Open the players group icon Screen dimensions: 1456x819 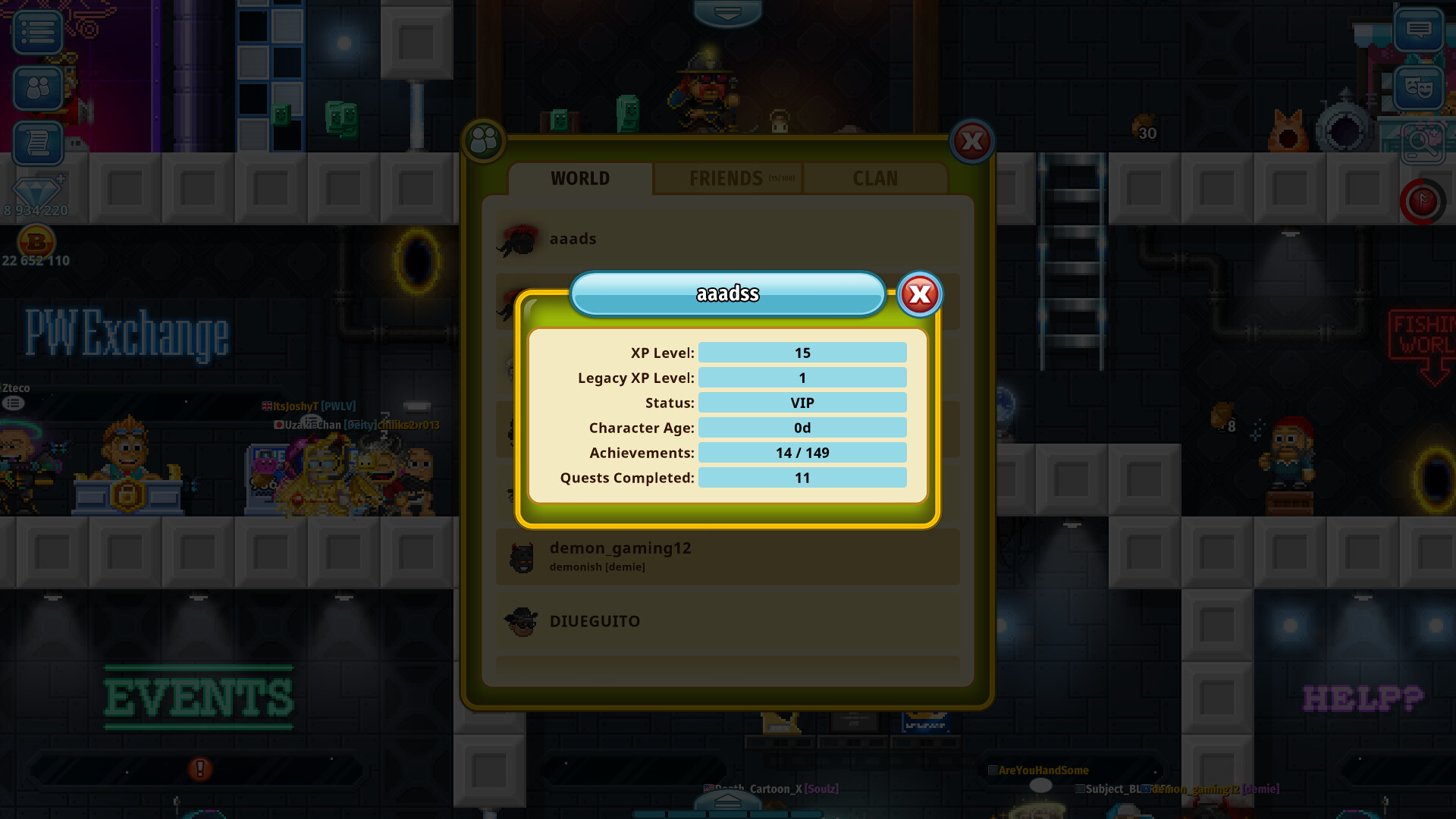tap(37, 88)
